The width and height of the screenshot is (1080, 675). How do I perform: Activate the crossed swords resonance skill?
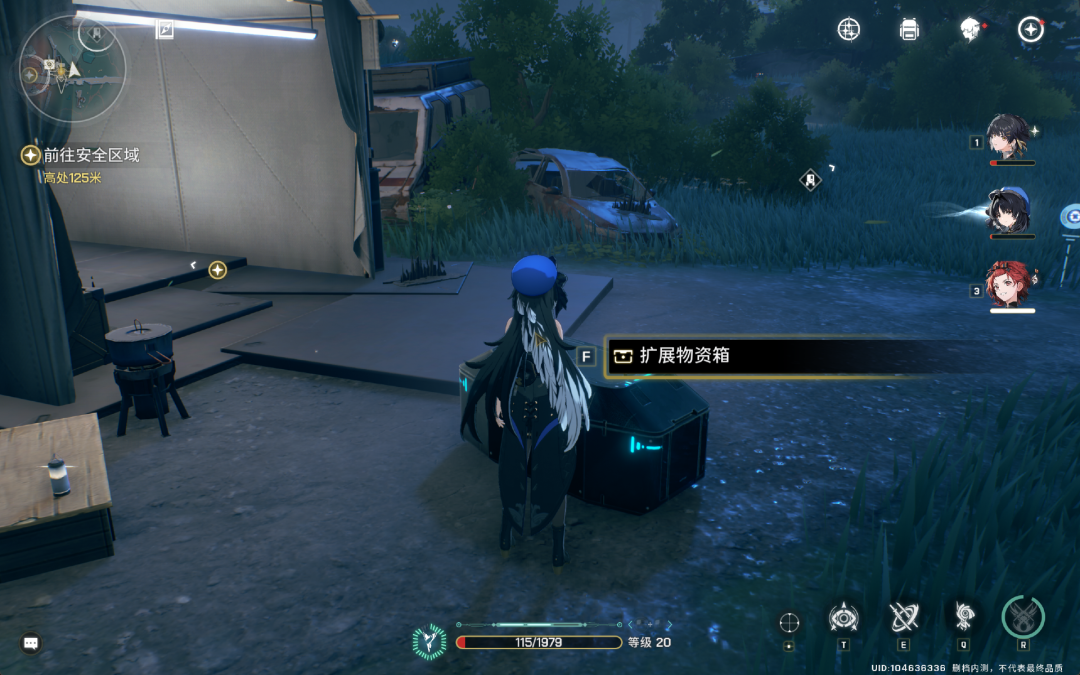coord(904,617)
